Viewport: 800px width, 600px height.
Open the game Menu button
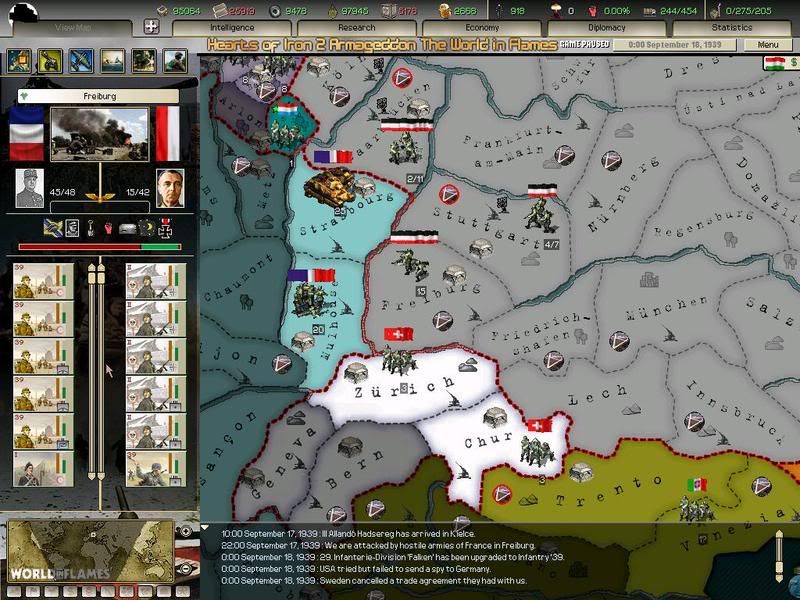pos(768,45)
